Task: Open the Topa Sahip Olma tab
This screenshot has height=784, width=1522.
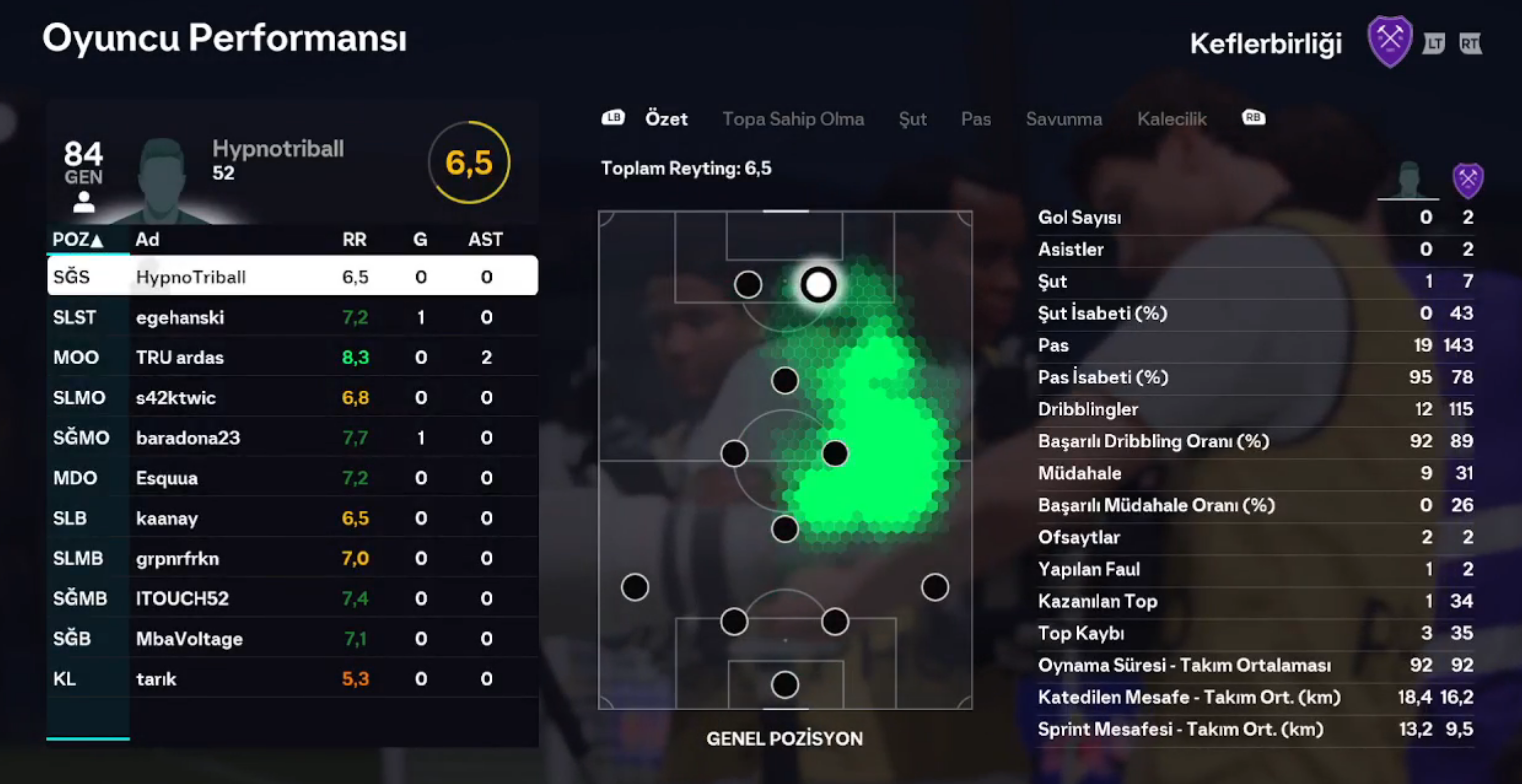Action: (x=793, y=119)
